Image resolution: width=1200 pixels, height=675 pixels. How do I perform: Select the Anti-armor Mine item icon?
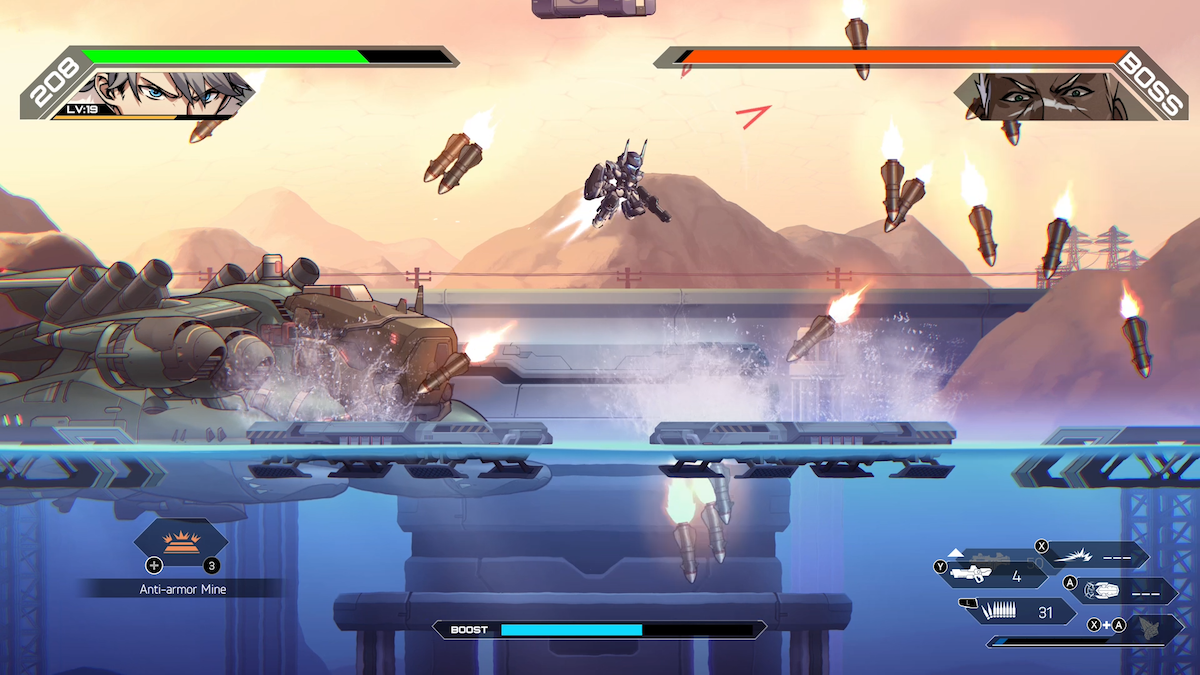tap(181, 540)
